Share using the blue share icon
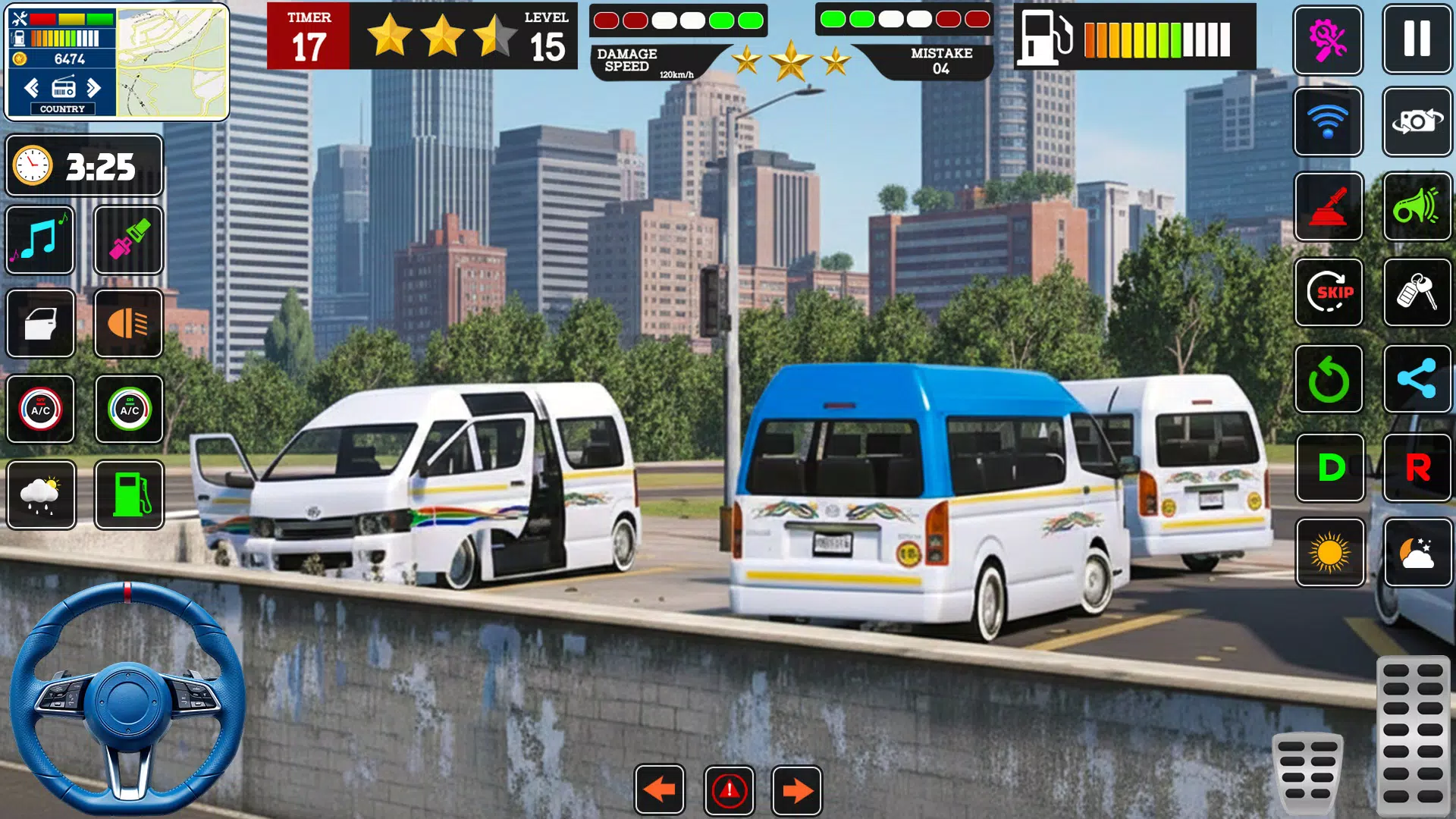 pos(1417,379)
